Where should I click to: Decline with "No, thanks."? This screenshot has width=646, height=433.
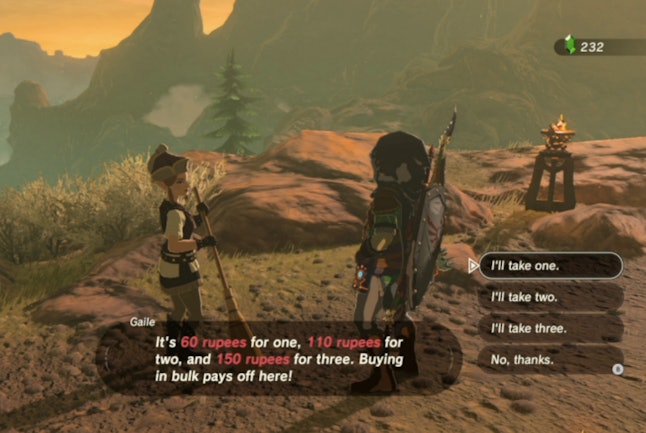click(x=549, y=359)
